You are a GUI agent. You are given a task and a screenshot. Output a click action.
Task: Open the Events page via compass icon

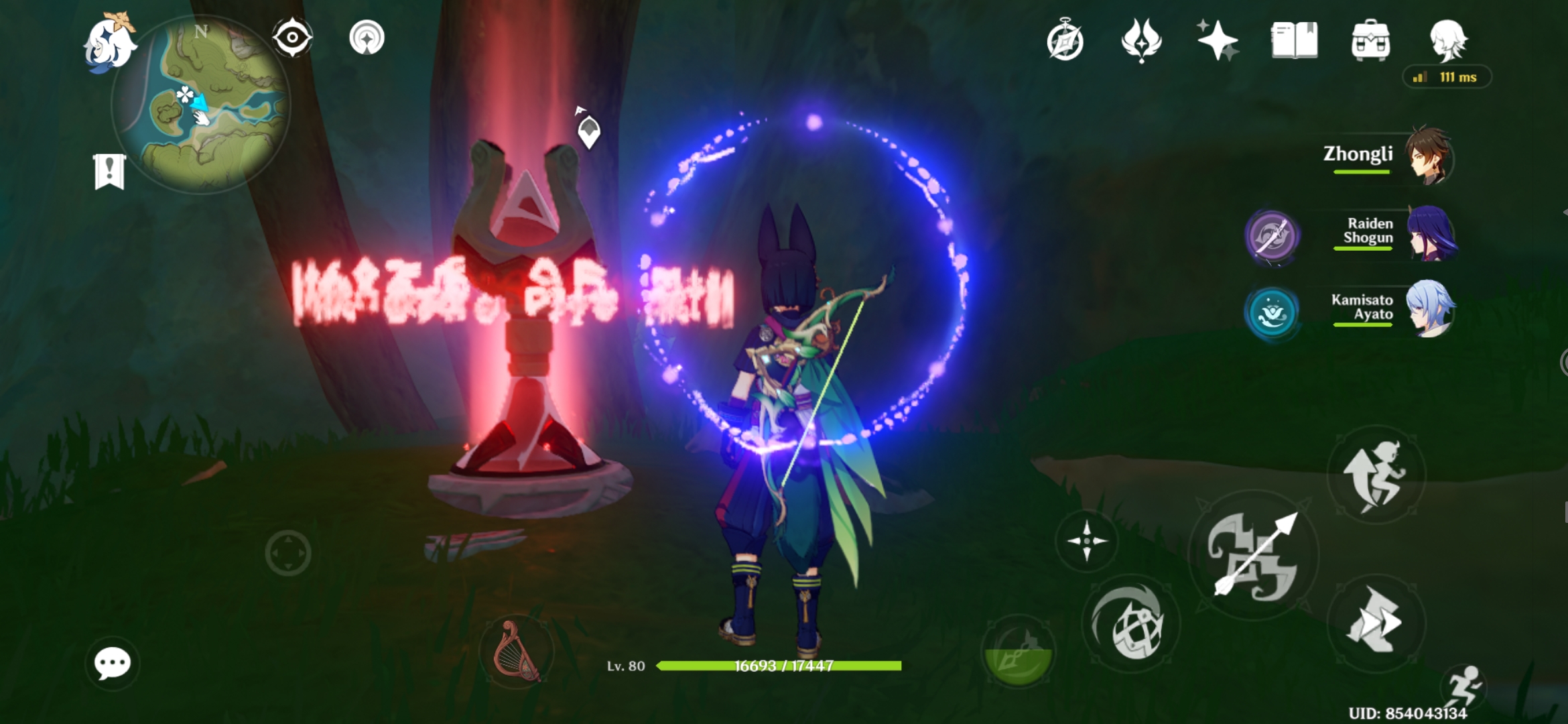[x=1066, y=42]
